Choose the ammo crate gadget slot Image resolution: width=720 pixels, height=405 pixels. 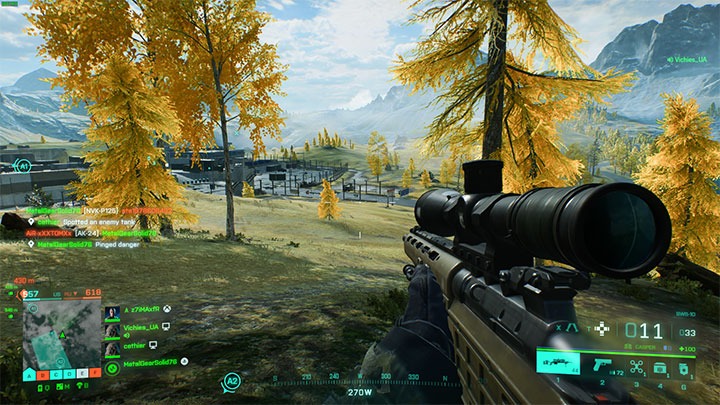661,368
